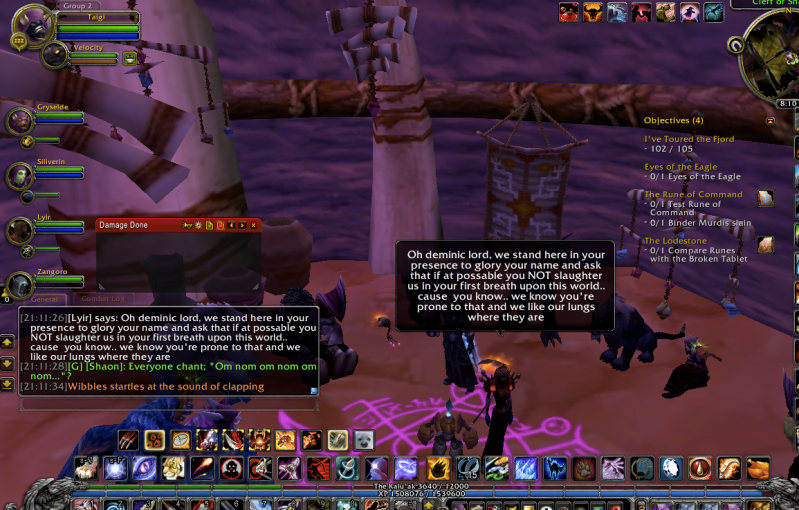Select party member Gryselde's portrait
Viewport: 799px width, 510px height.
[19, 121]
